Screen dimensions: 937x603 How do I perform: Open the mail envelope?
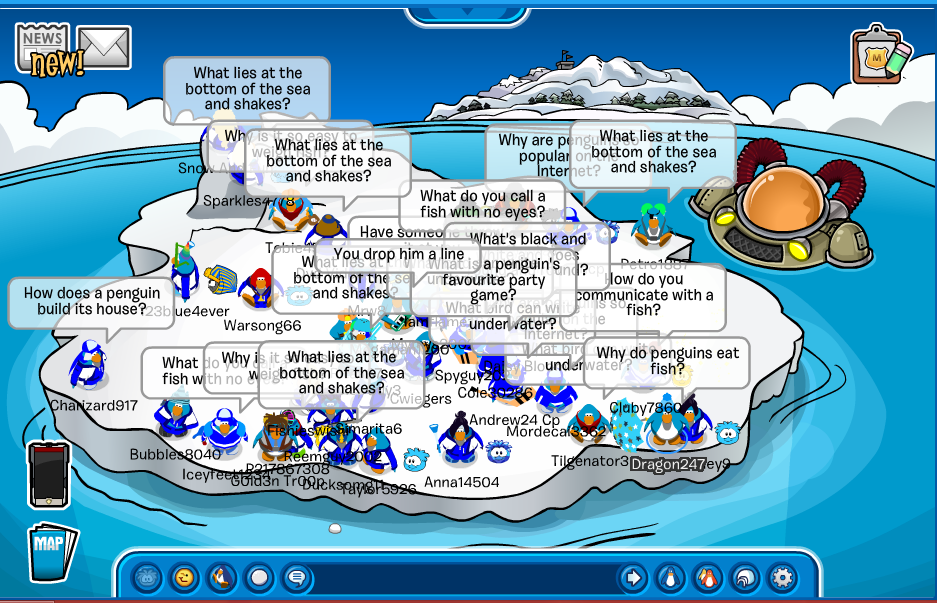click(x=104, y=47)
